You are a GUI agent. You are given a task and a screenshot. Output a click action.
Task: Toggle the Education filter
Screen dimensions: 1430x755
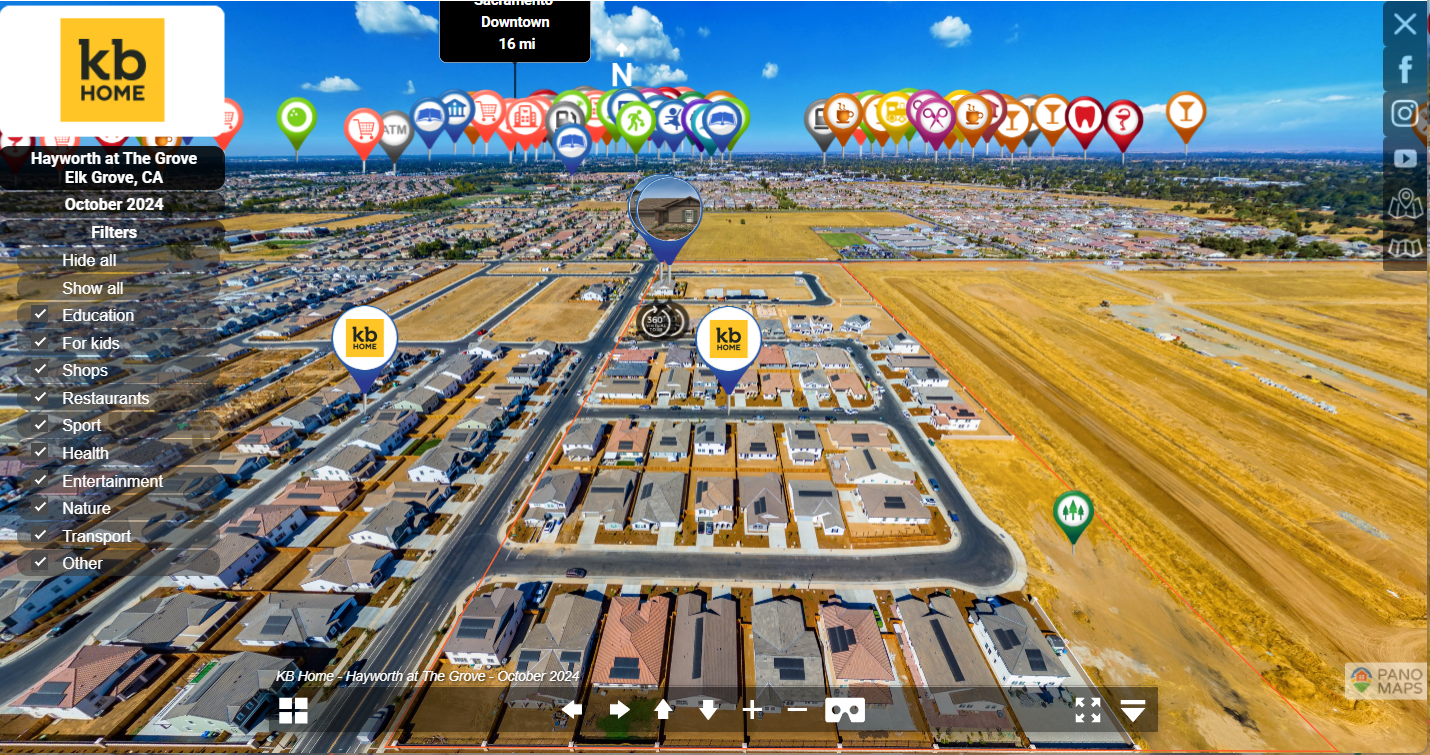(x=41, y=315)
